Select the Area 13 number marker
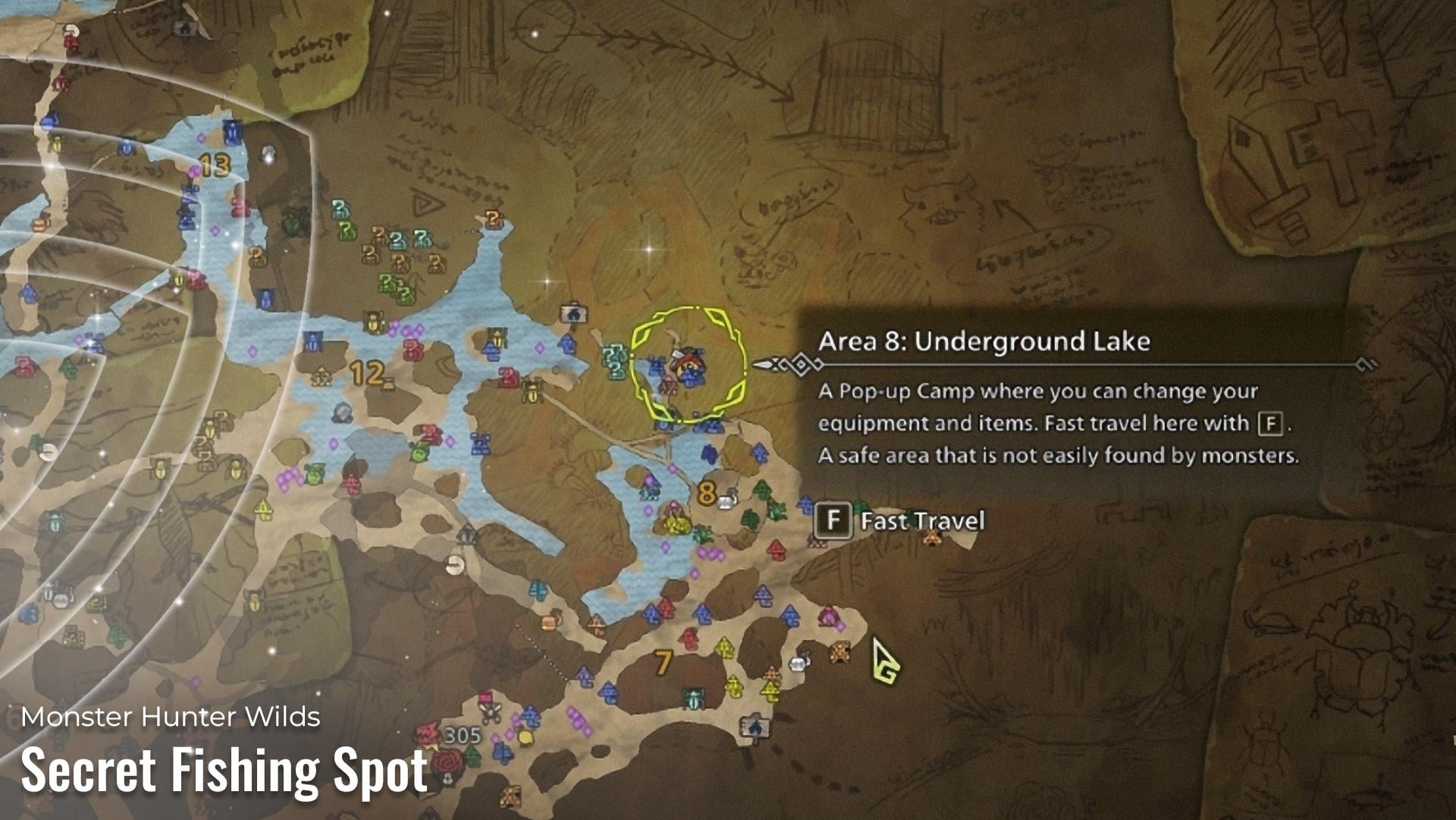 [215, 165]
